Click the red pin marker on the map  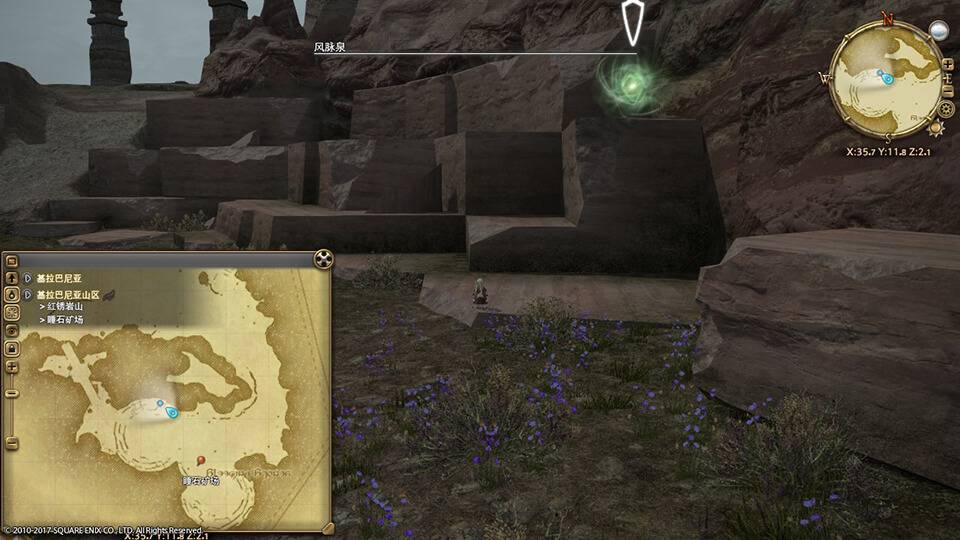[202, 460]
